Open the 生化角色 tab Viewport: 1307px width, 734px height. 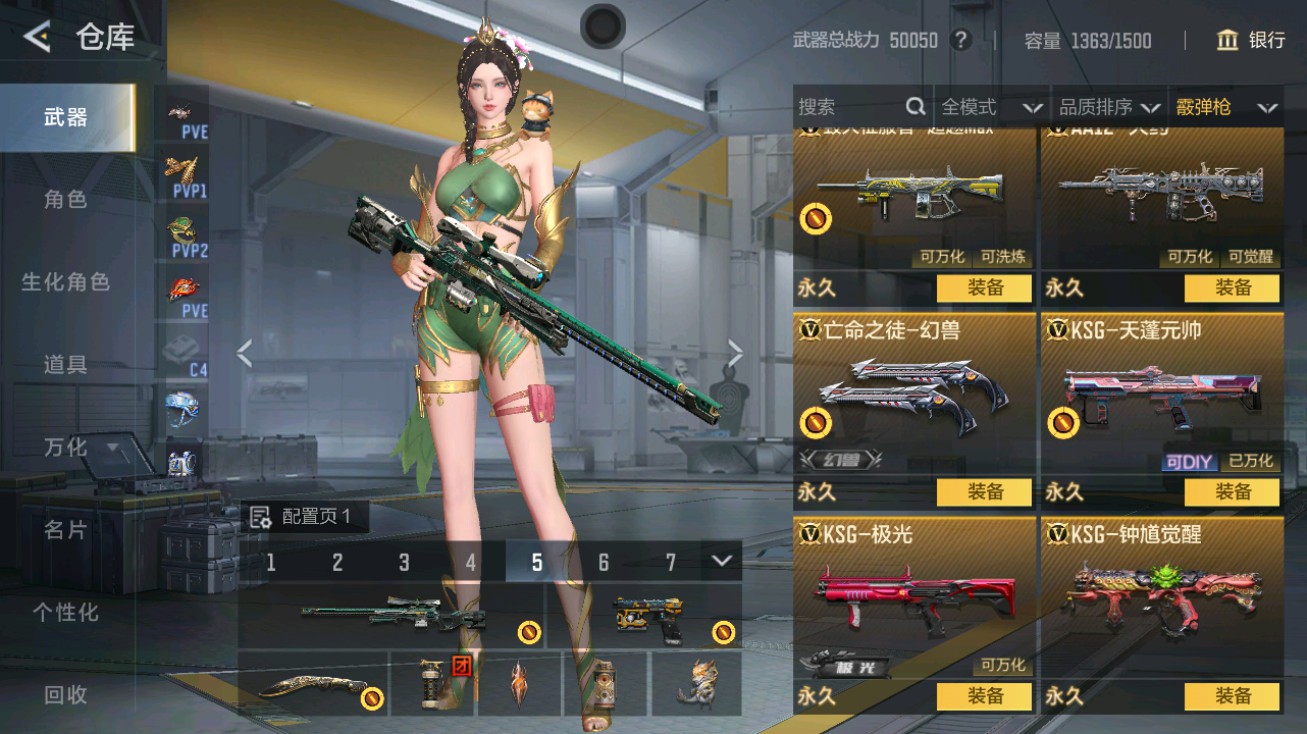pos(66,282)
